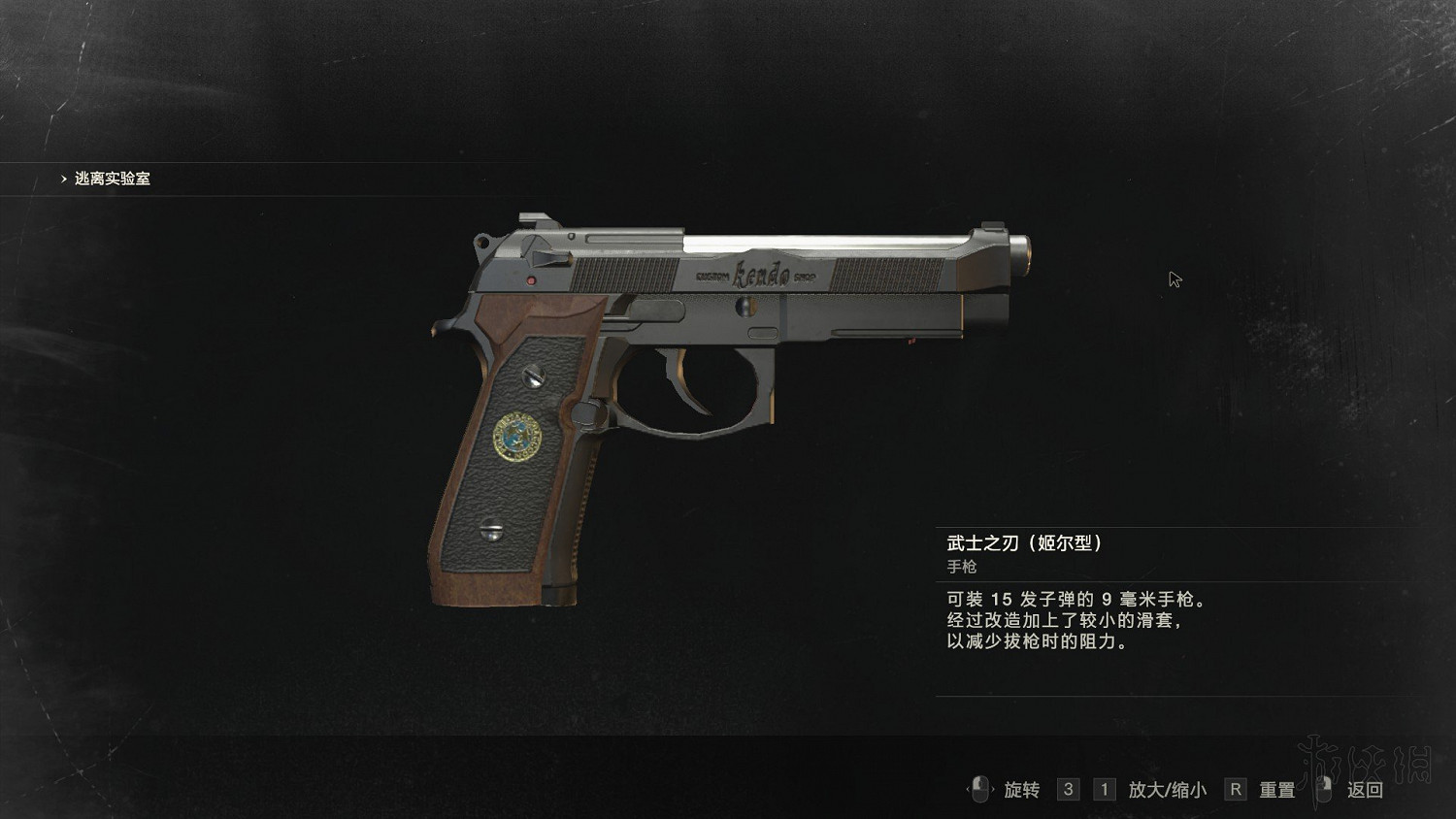Image resolution: width=1456 pixels, height=819 pixels.
Task: Click the left mouse icon beside 旋转
Action: coord(980,790)
